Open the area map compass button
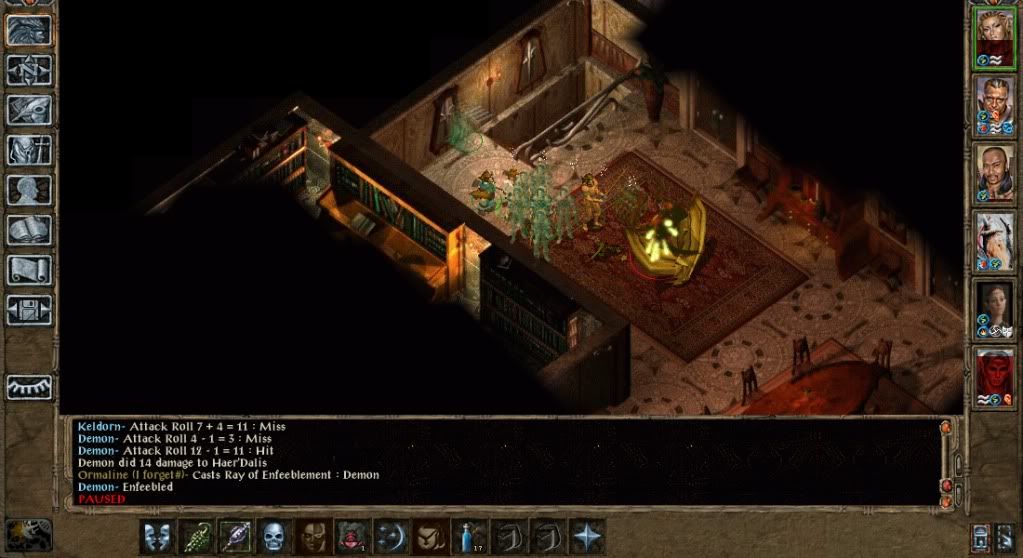 tap(30, 70)
